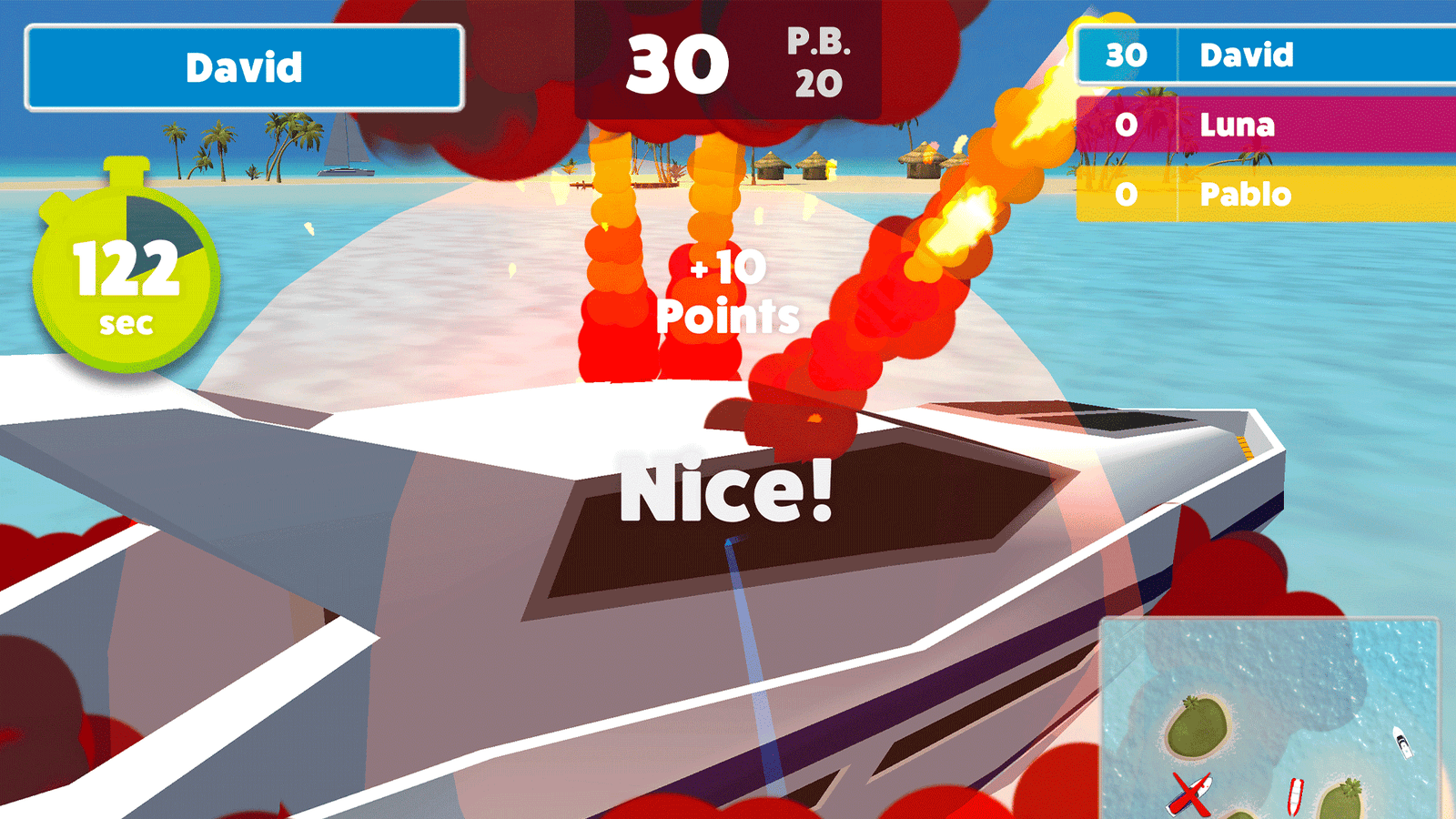The height and width of the screenshot is (819, 1456).
Task: Click the large David player name banner
Action: [244, 68]
